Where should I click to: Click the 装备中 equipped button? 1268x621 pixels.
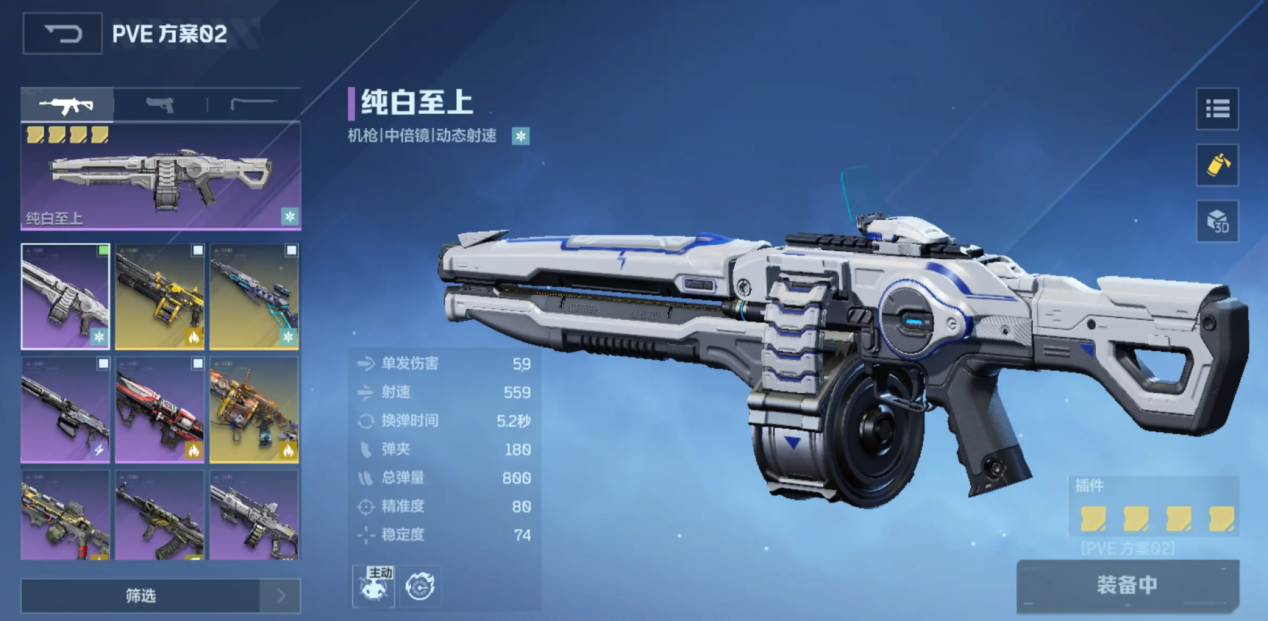coord(1127,585)
